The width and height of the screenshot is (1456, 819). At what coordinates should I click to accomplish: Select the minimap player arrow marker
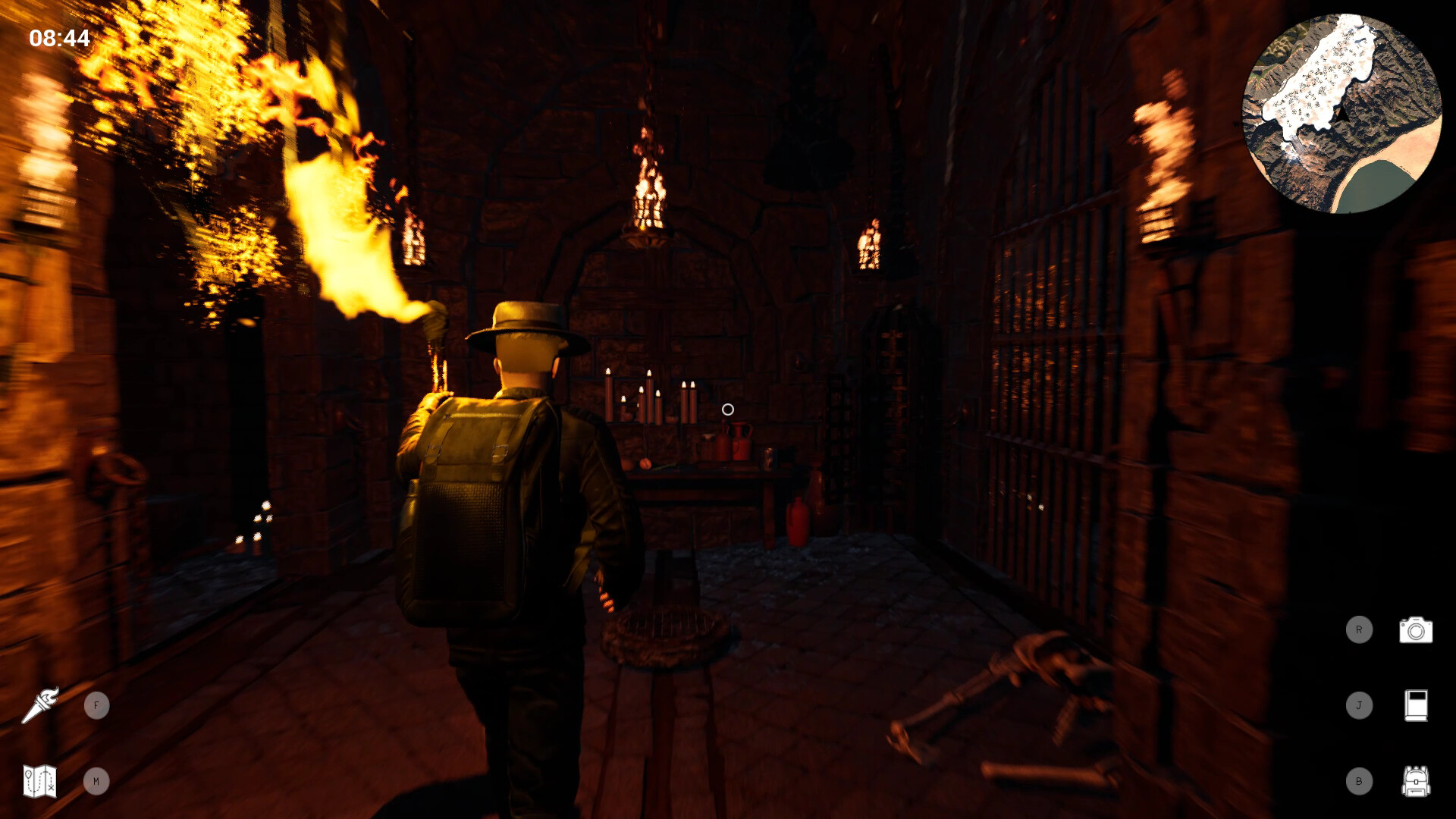point(1343,114)
